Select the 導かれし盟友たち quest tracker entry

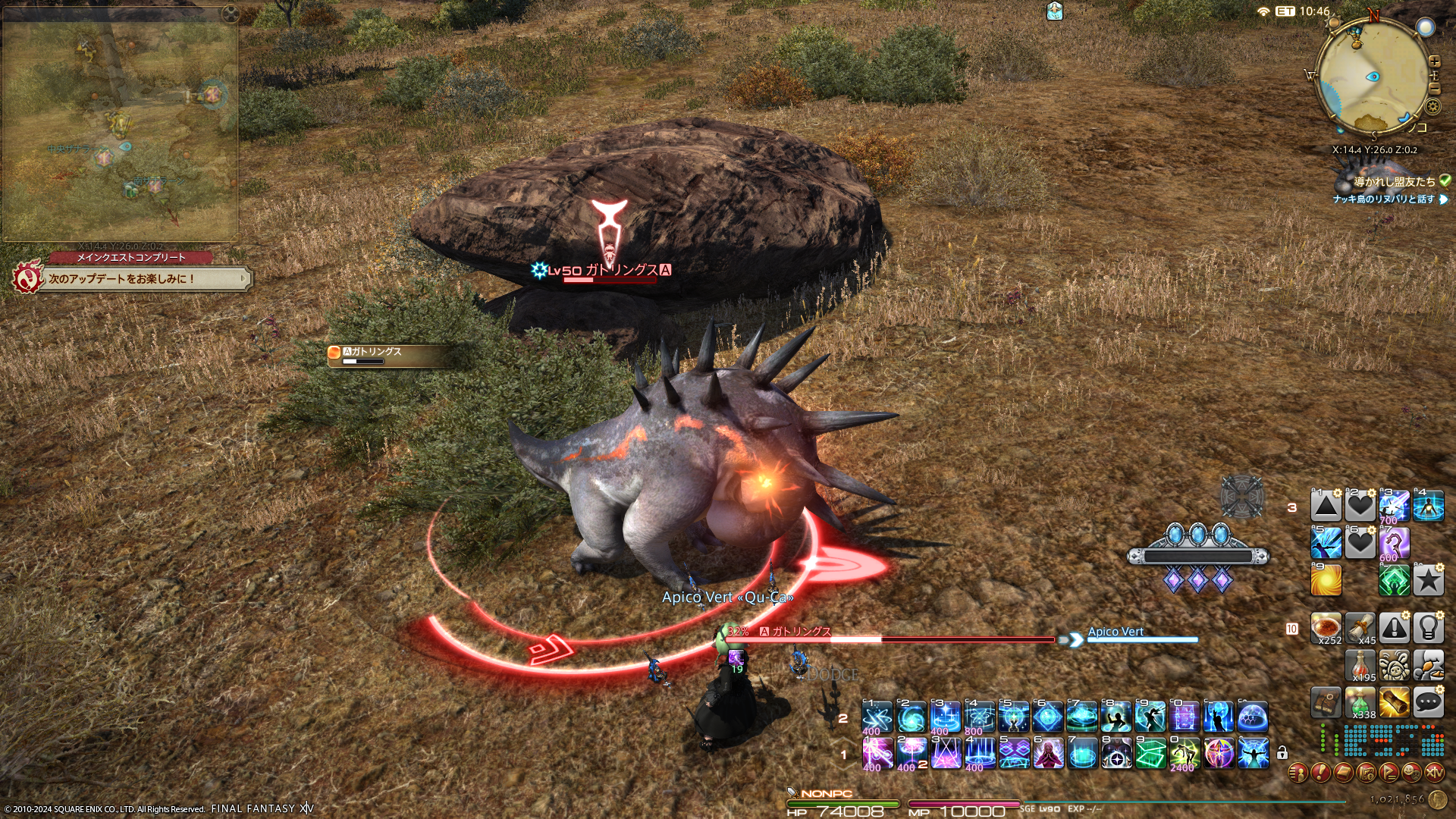[1394, 182]
